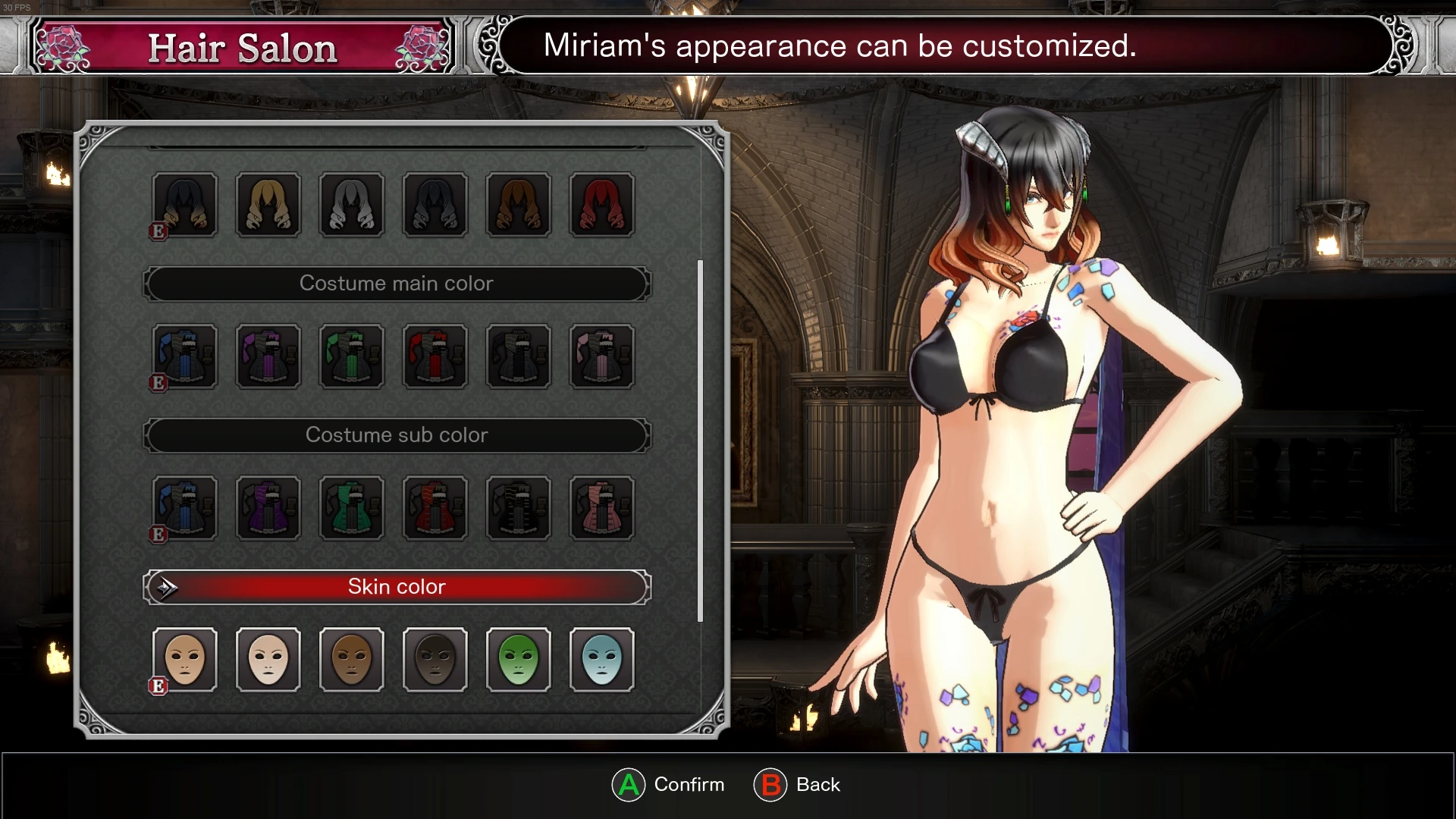Select the Skin color section header
Screen dimensions: 1456x819
click(397, 586)
